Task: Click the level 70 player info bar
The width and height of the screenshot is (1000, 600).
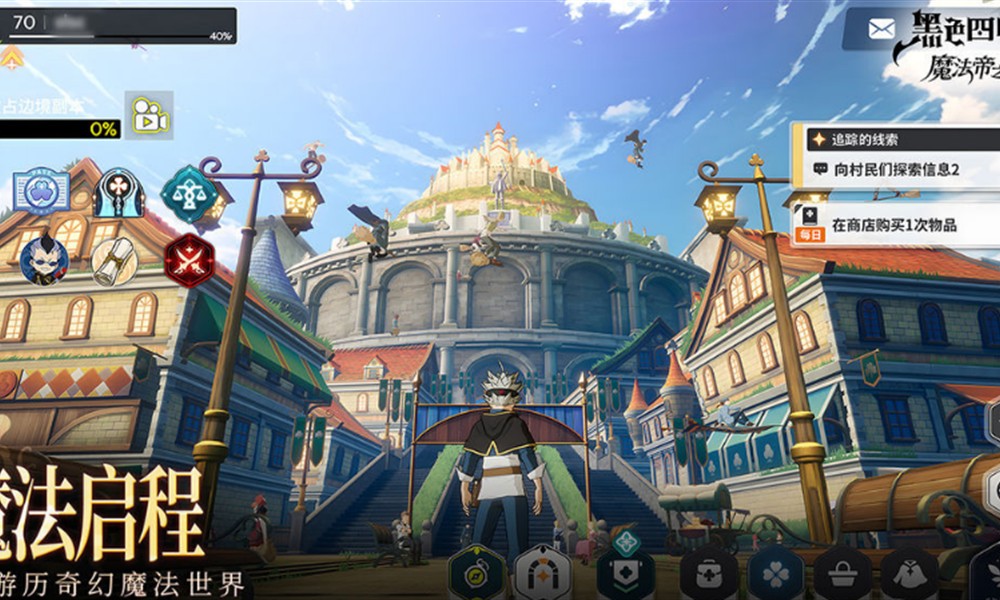Action: (118, 25)
